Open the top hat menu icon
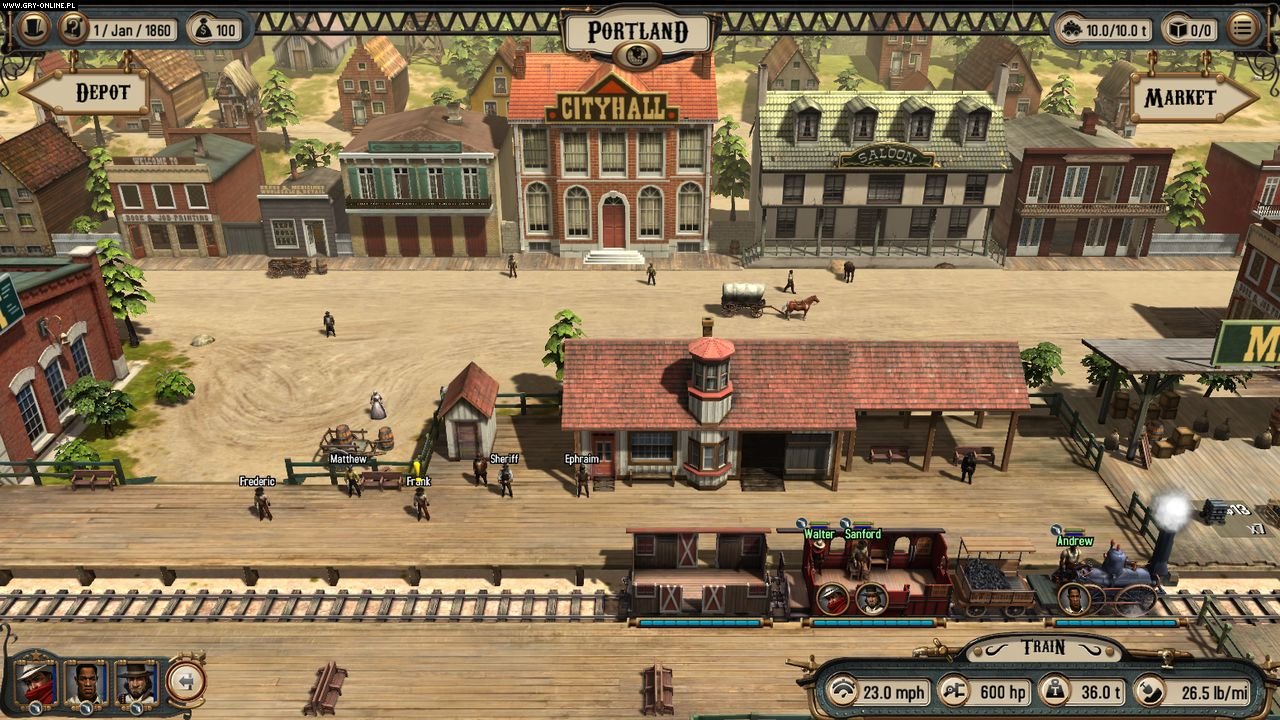 click(33, 29)
